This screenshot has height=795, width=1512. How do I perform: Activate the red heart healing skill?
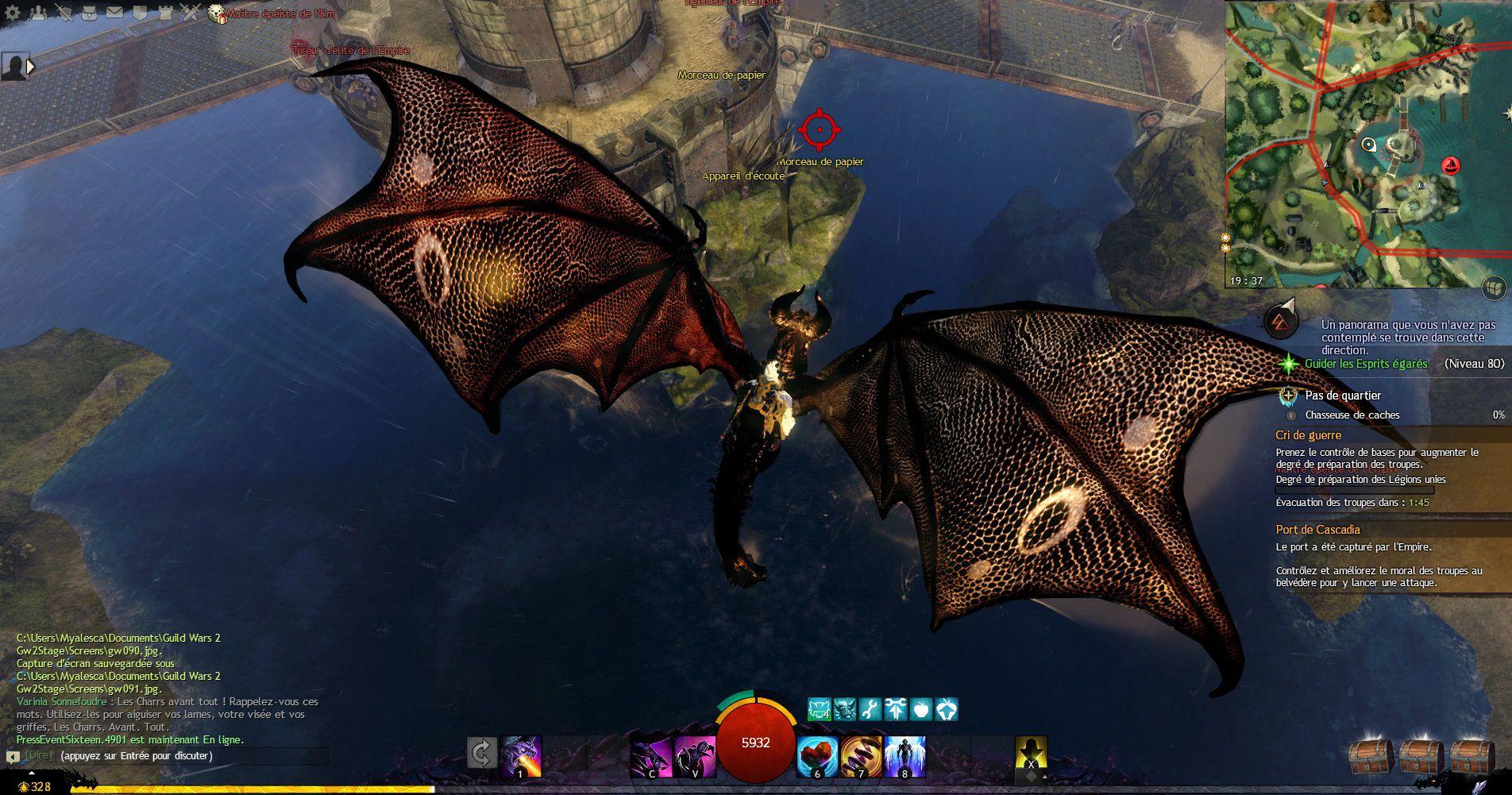pyautogui.click(x=816, y=756)
